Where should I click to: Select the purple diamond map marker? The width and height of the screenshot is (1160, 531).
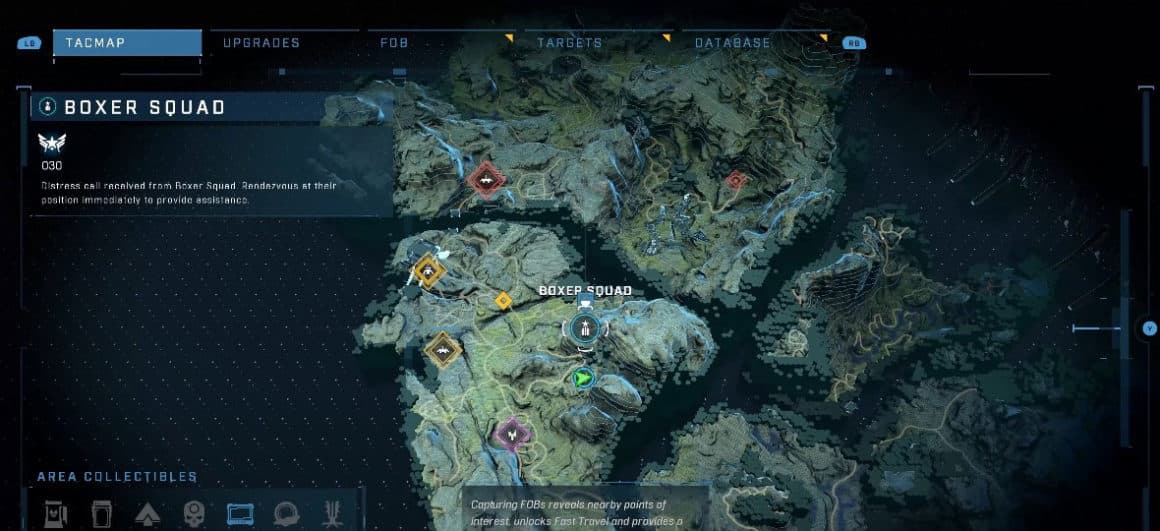(x=512, y=433)
